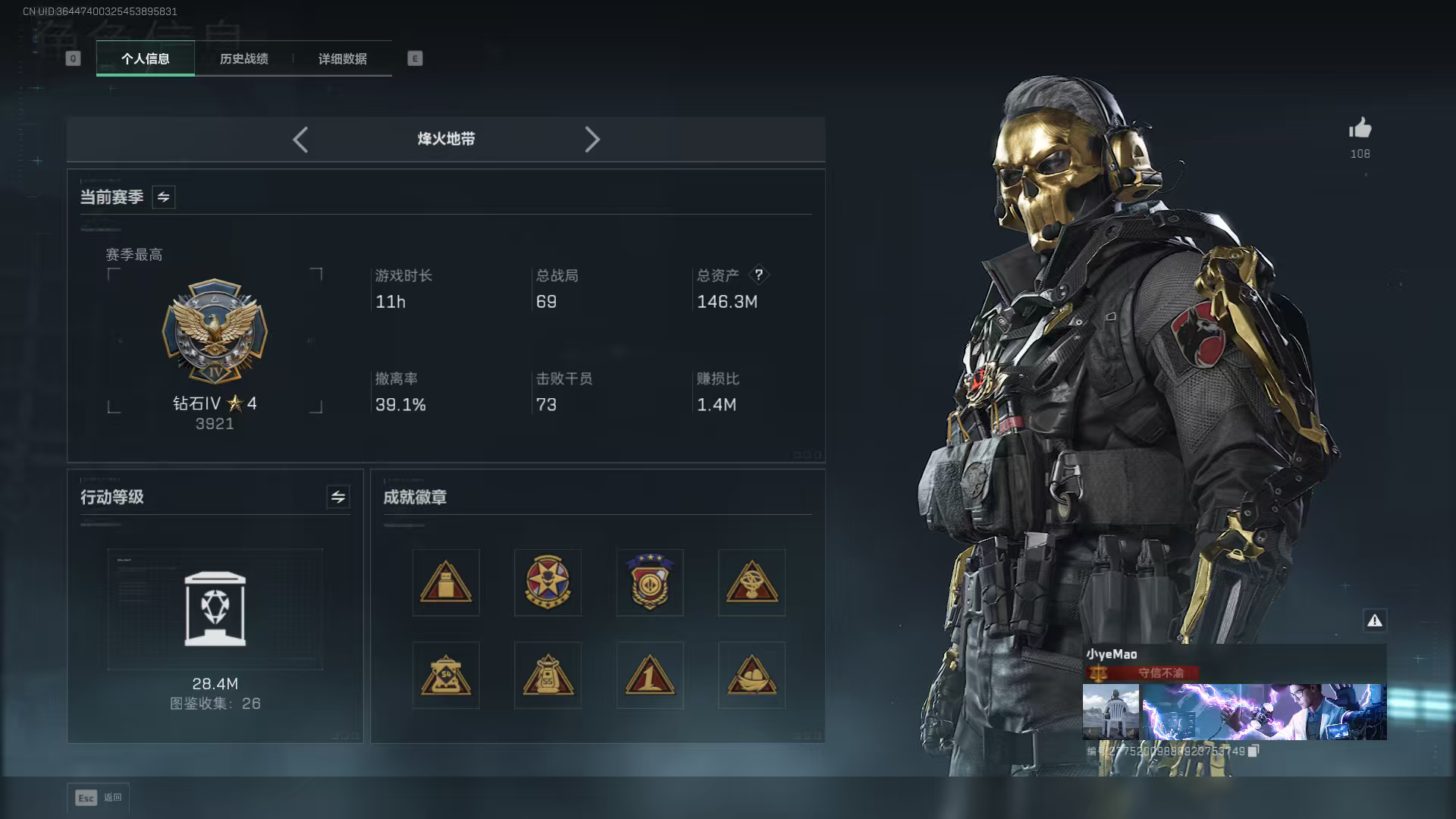This screenshot has height=819, width=1456.
Task: Select the S4 backpack achievement badge
Action: point(446,675)
